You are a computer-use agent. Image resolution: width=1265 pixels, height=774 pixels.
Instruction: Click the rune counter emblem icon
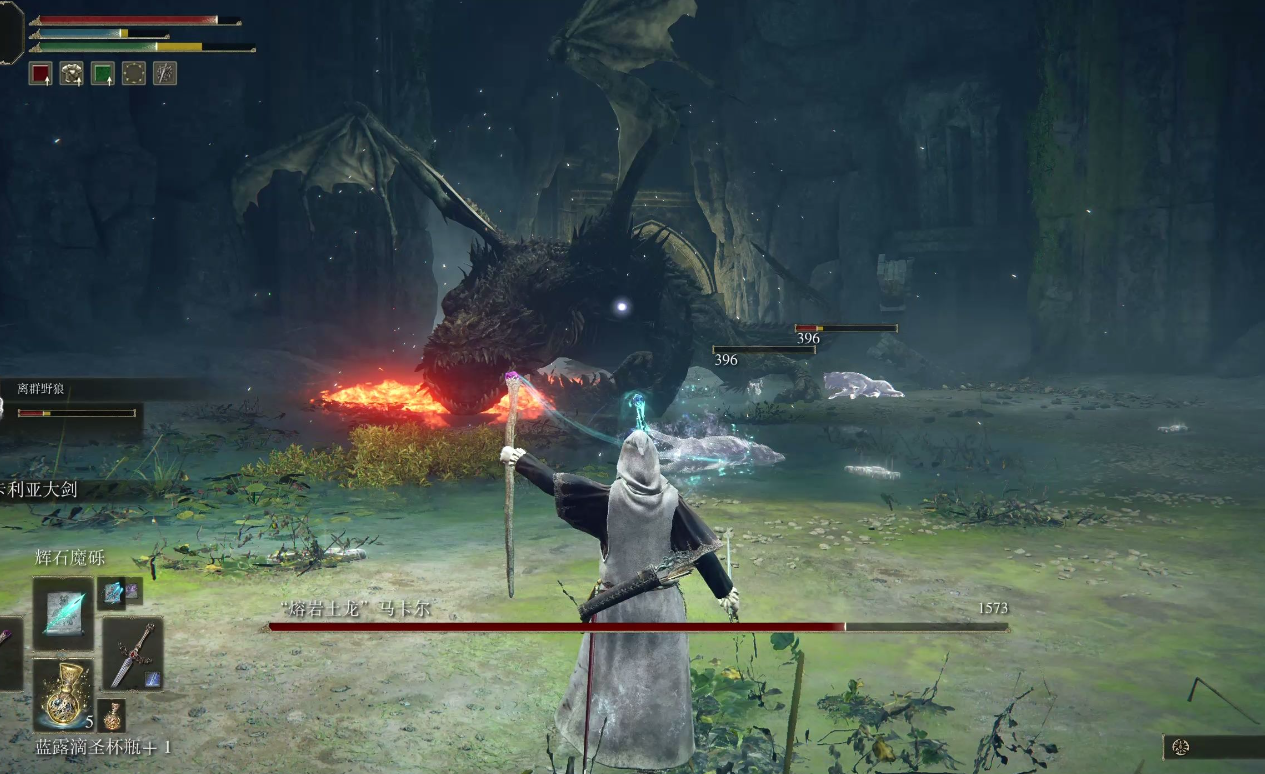[x=1182, y=747]
